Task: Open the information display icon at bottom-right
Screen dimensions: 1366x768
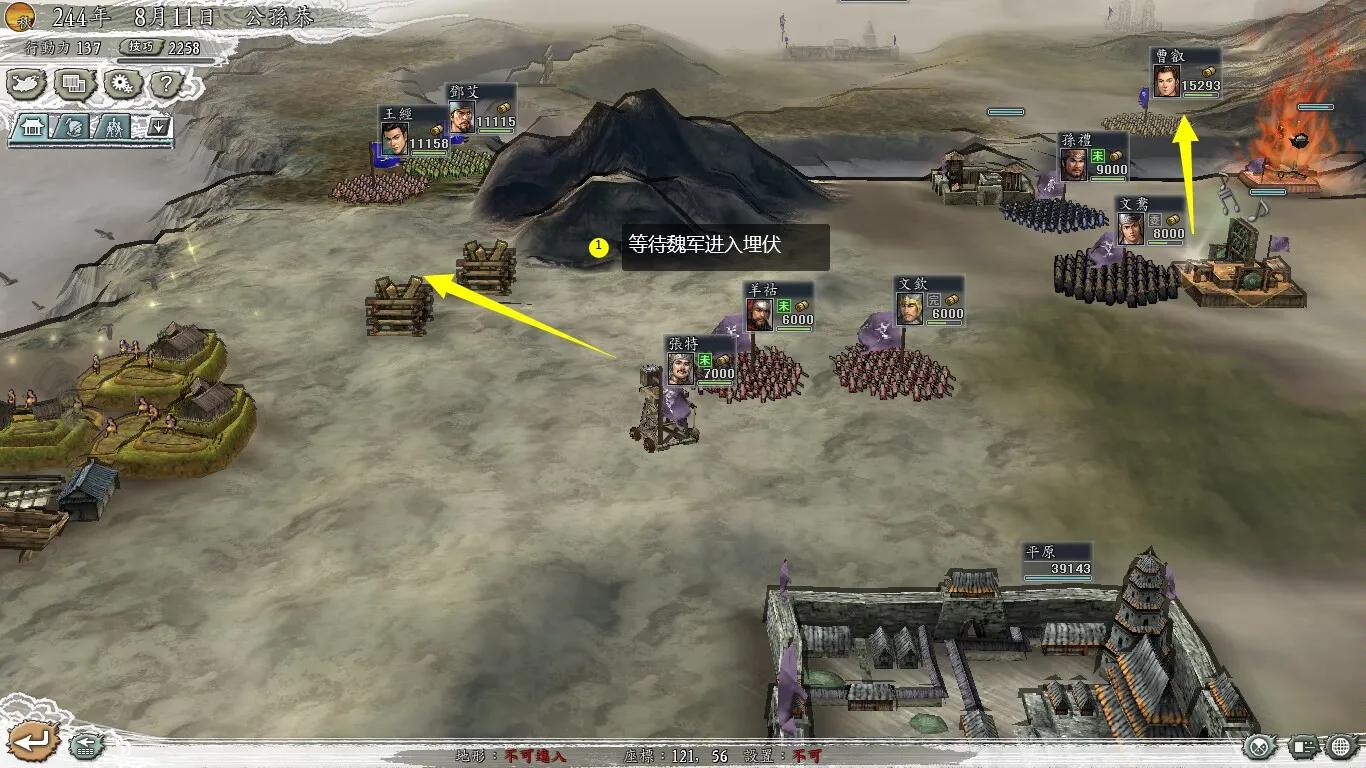Action: tap(1303, 746)
